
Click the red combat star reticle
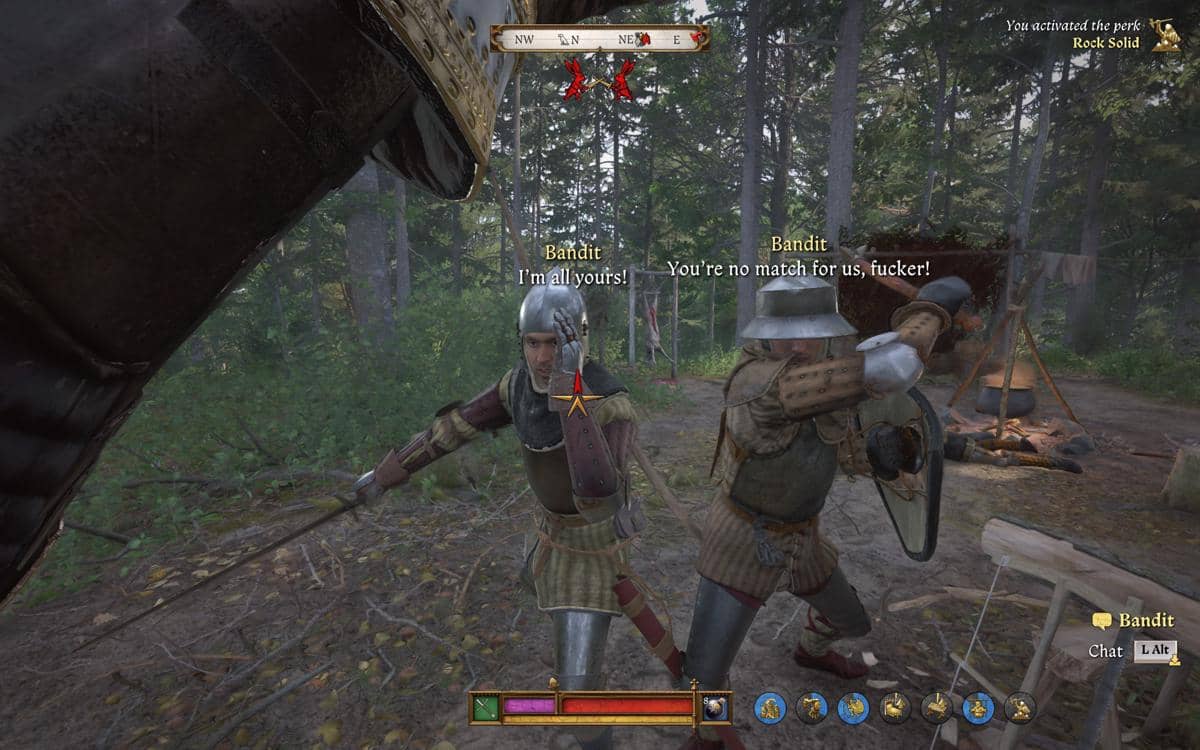coord(575,402)
